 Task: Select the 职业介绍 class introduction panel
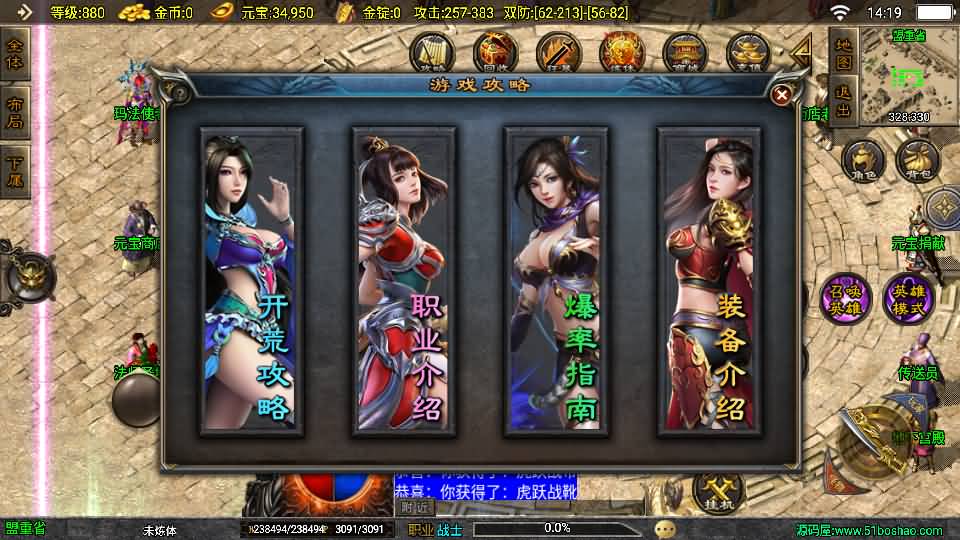pos(403,282)
